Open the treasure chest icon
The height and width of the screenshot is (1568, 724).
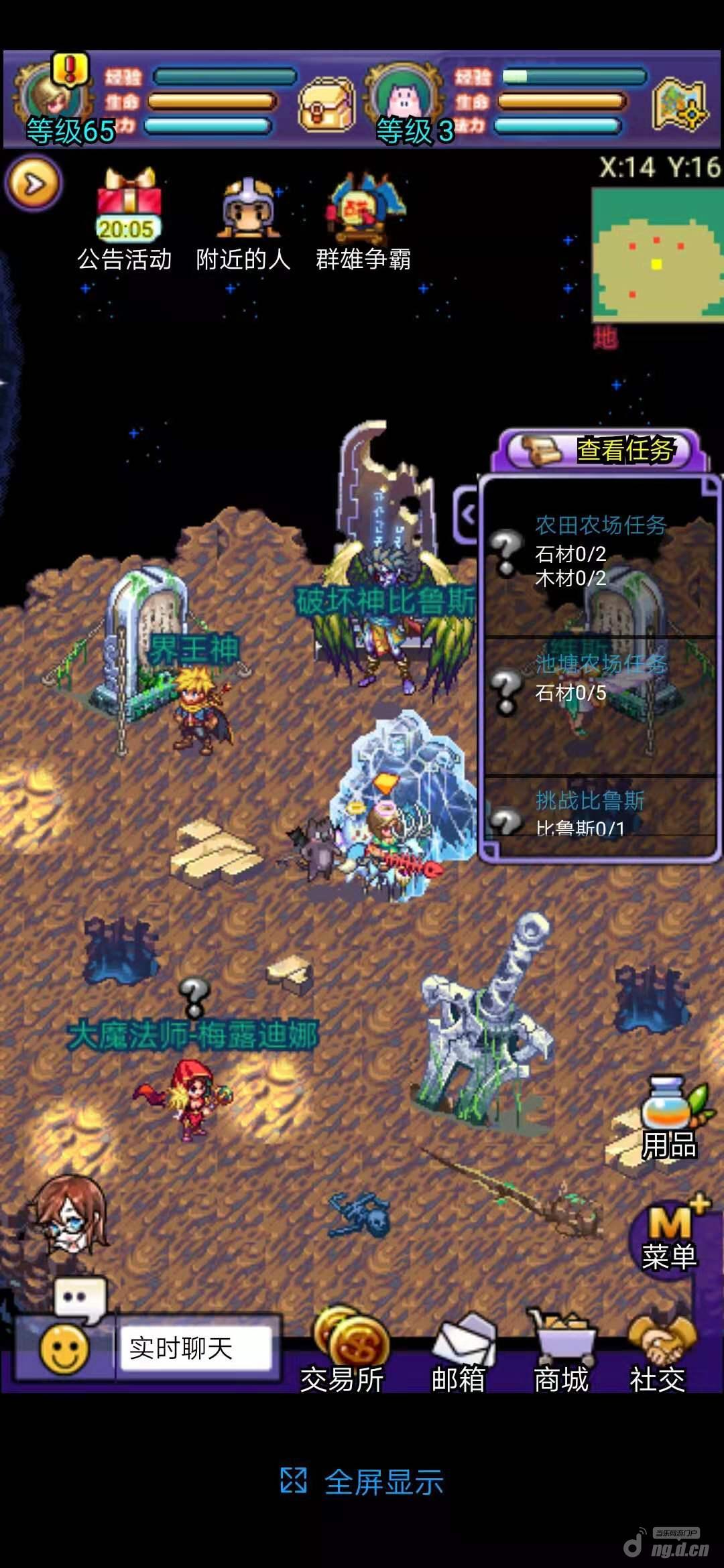tap(326, 104)
